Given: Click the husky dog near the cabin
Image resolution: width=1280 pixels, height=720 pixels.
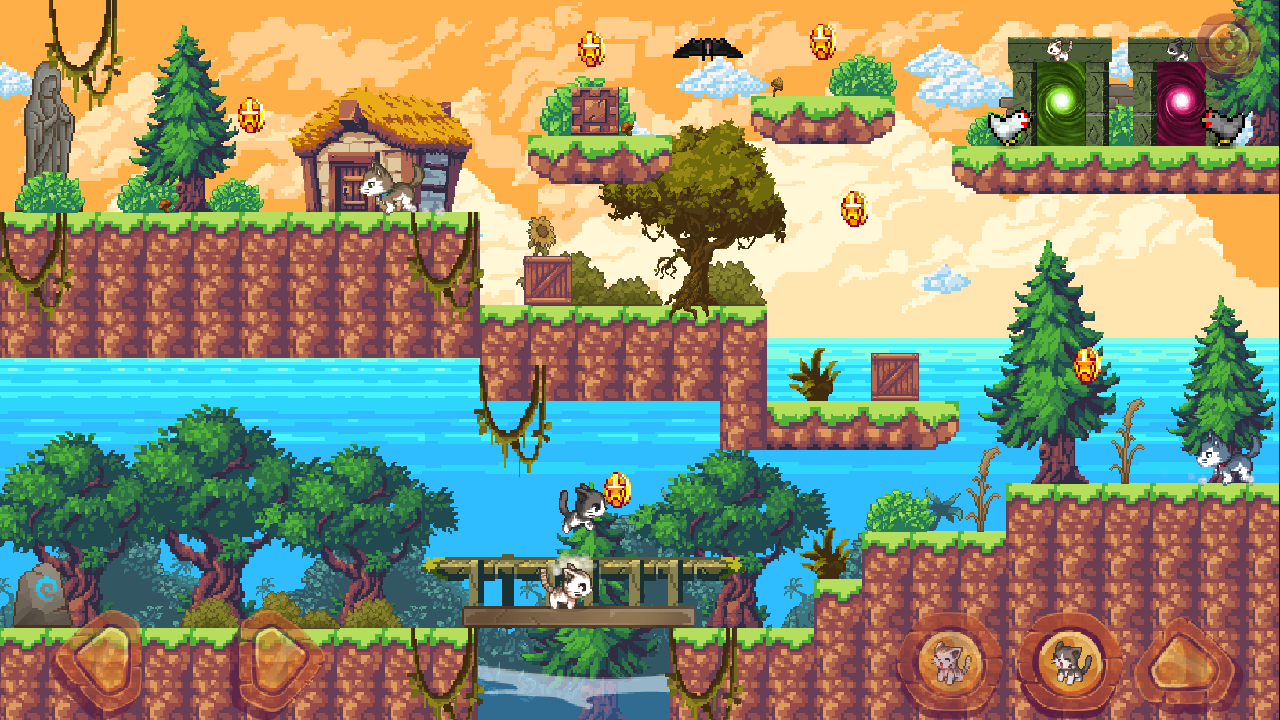Looking at the screenshot, I should point(390,188).
